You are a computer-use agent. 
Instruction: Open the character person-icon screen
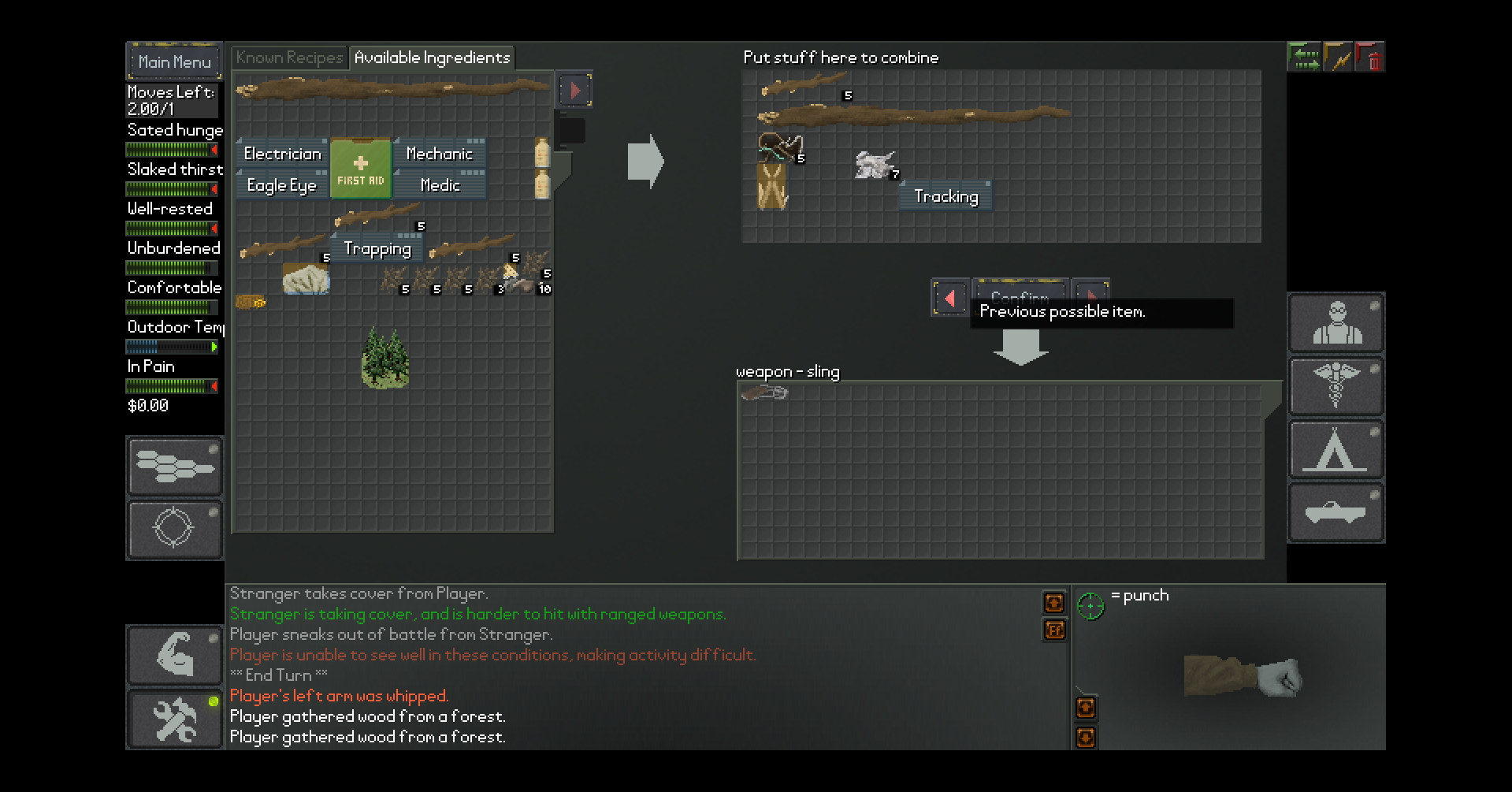pyautogui.click(x=1336, y=324)
